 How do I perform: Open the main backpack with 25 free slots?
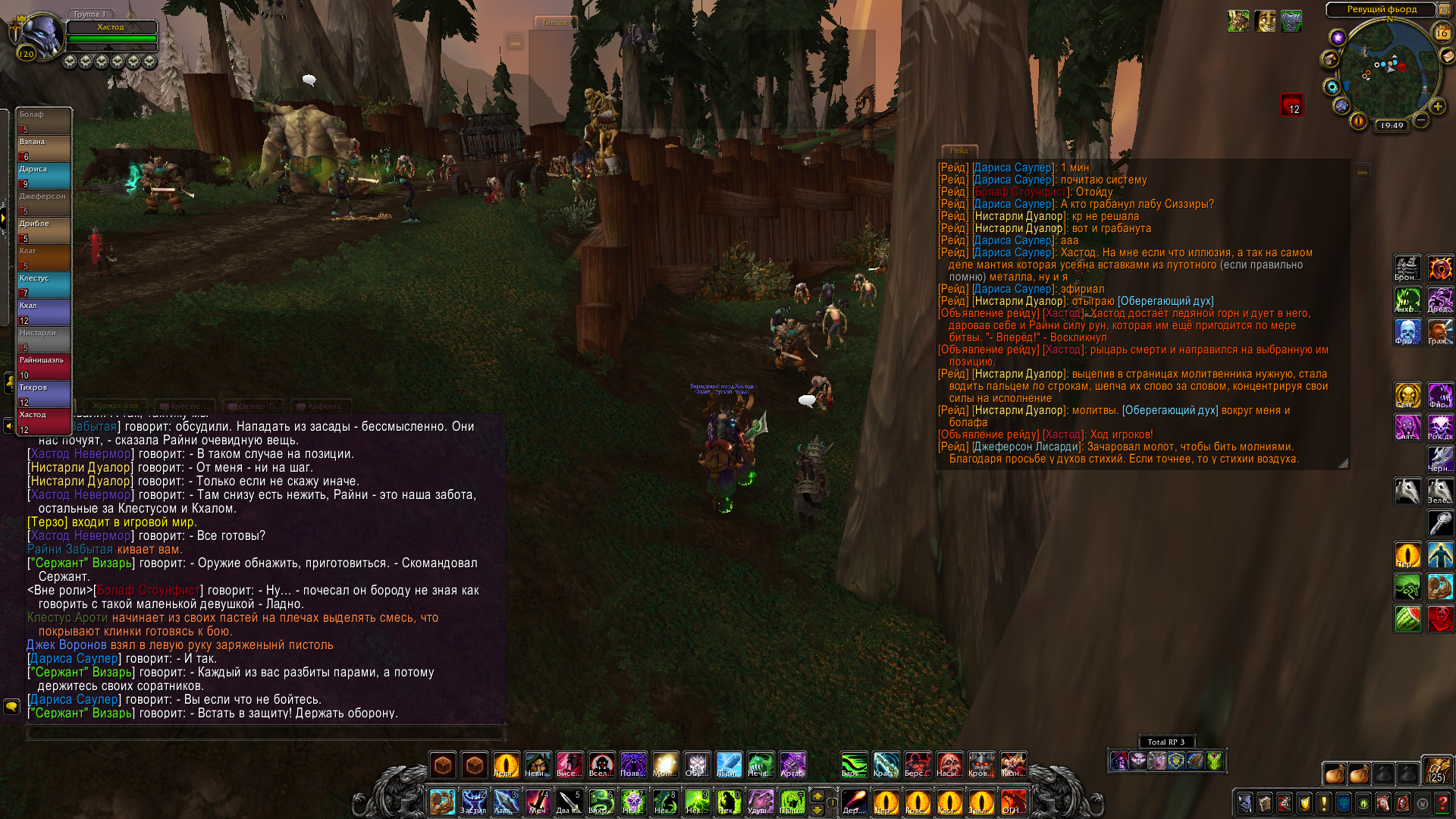tap(1436, 770)
